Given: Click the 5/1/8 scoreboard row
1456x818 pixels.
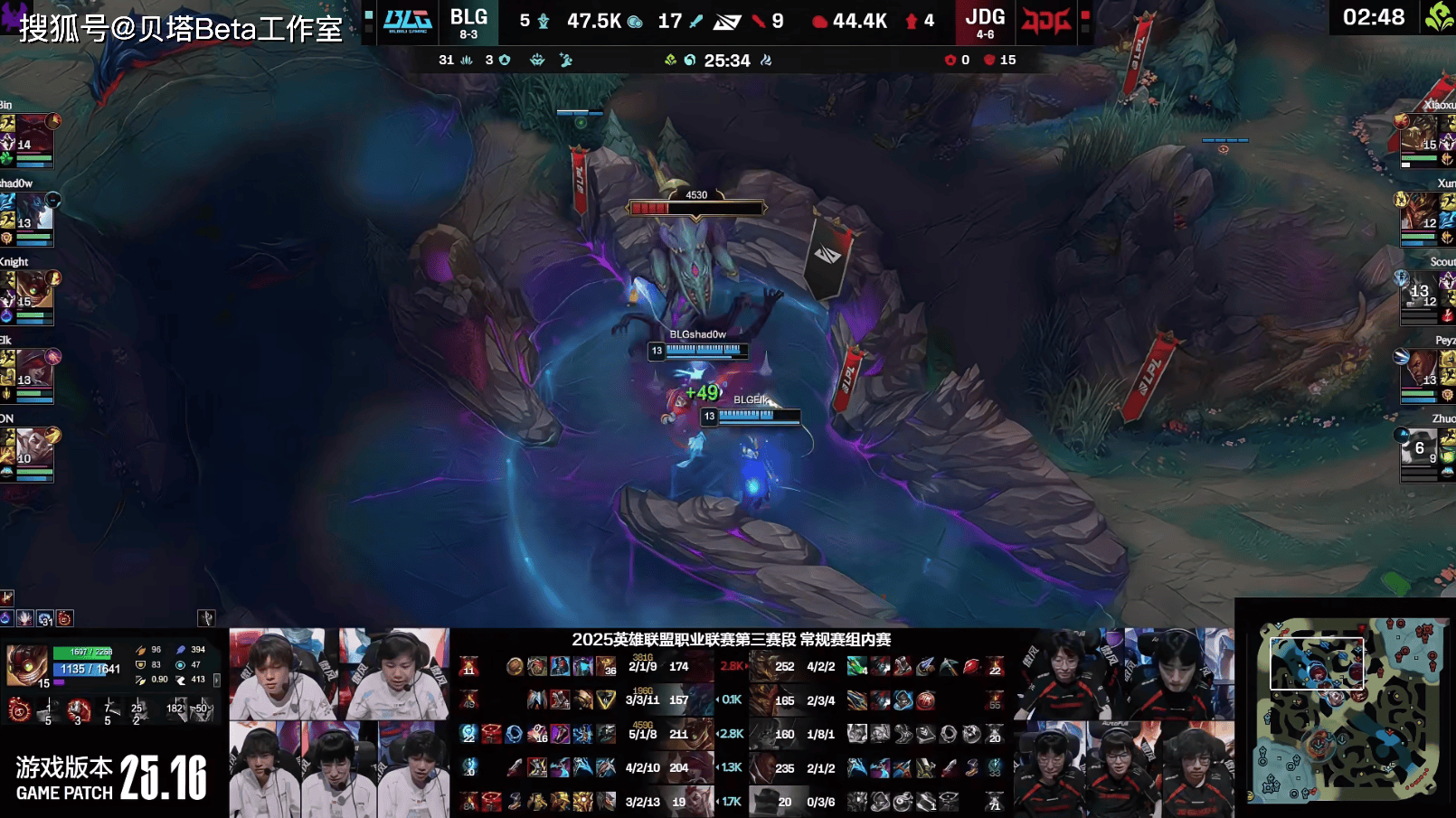Looking at the screenshot, I should pos(643,734).
